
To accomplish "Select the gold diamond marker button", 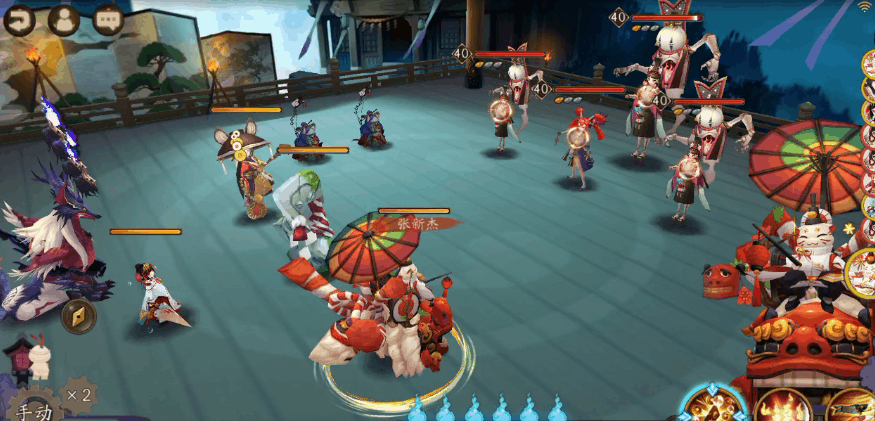I will click(78, 316).
